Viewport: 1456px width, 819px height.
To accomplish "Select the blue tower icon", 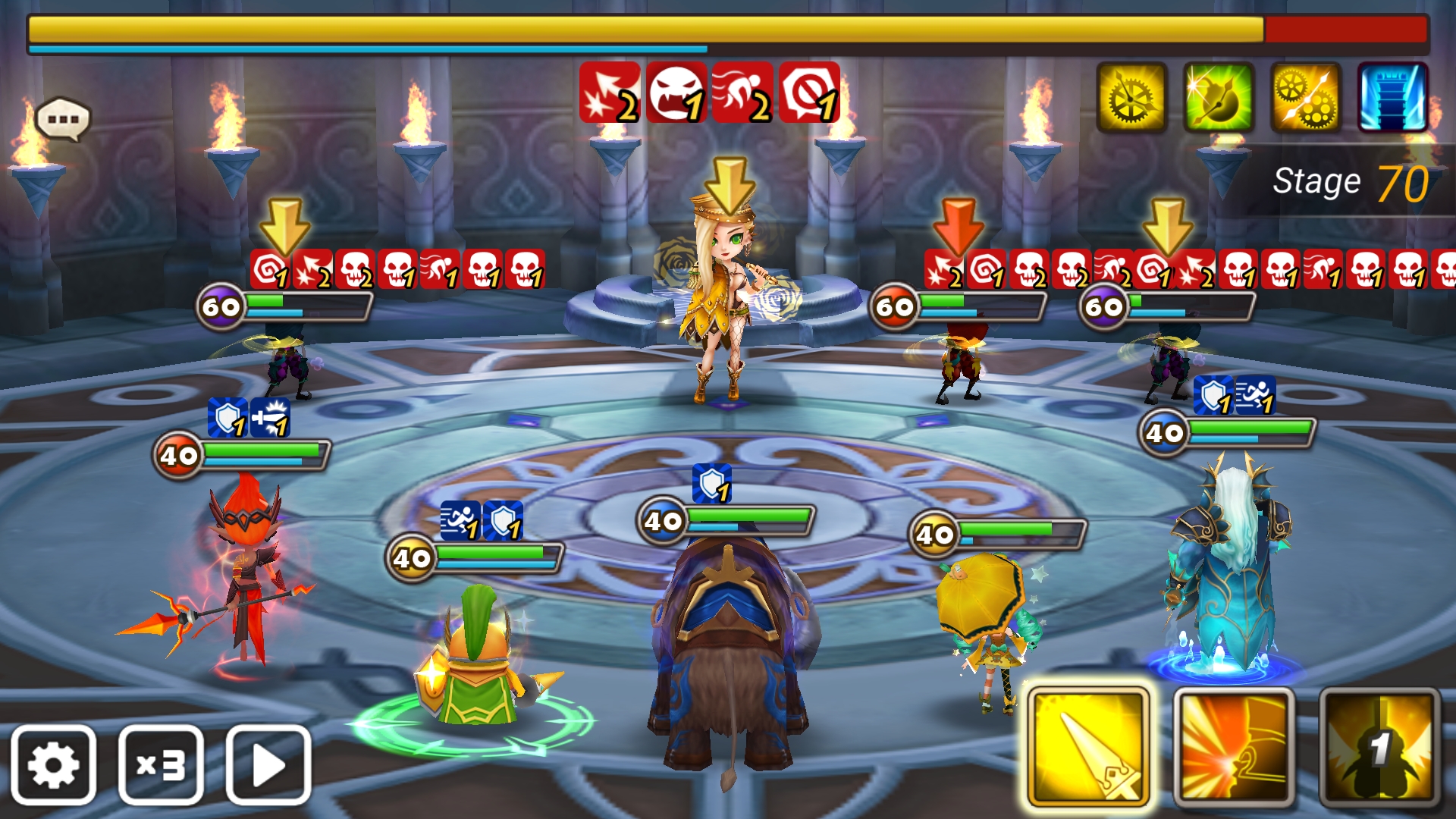I will pyautogui.click(x=1392, y=98).
